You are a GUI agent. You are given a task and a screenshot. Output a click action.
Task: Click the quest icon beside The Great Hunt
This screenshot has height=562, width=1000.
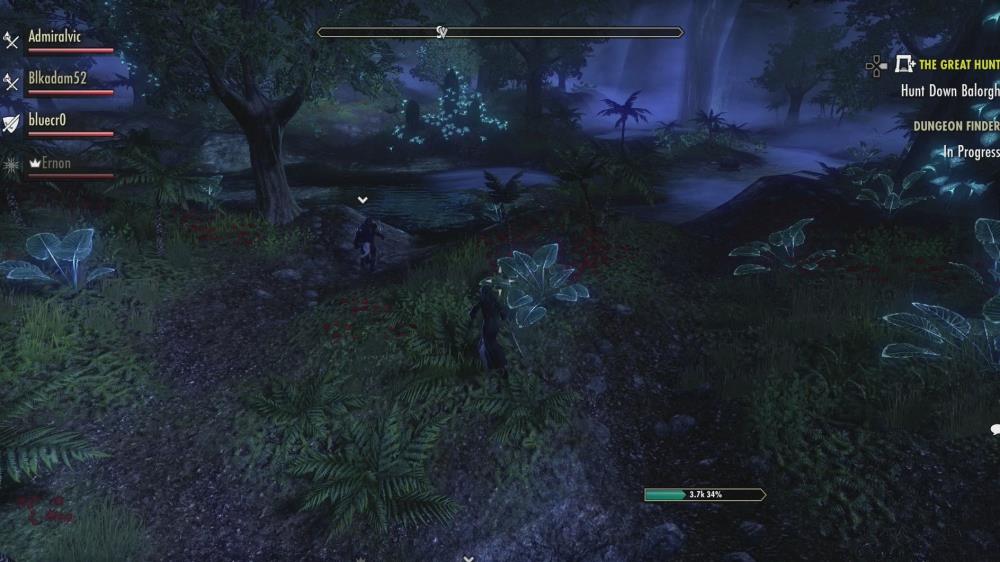tap(905, 65)
